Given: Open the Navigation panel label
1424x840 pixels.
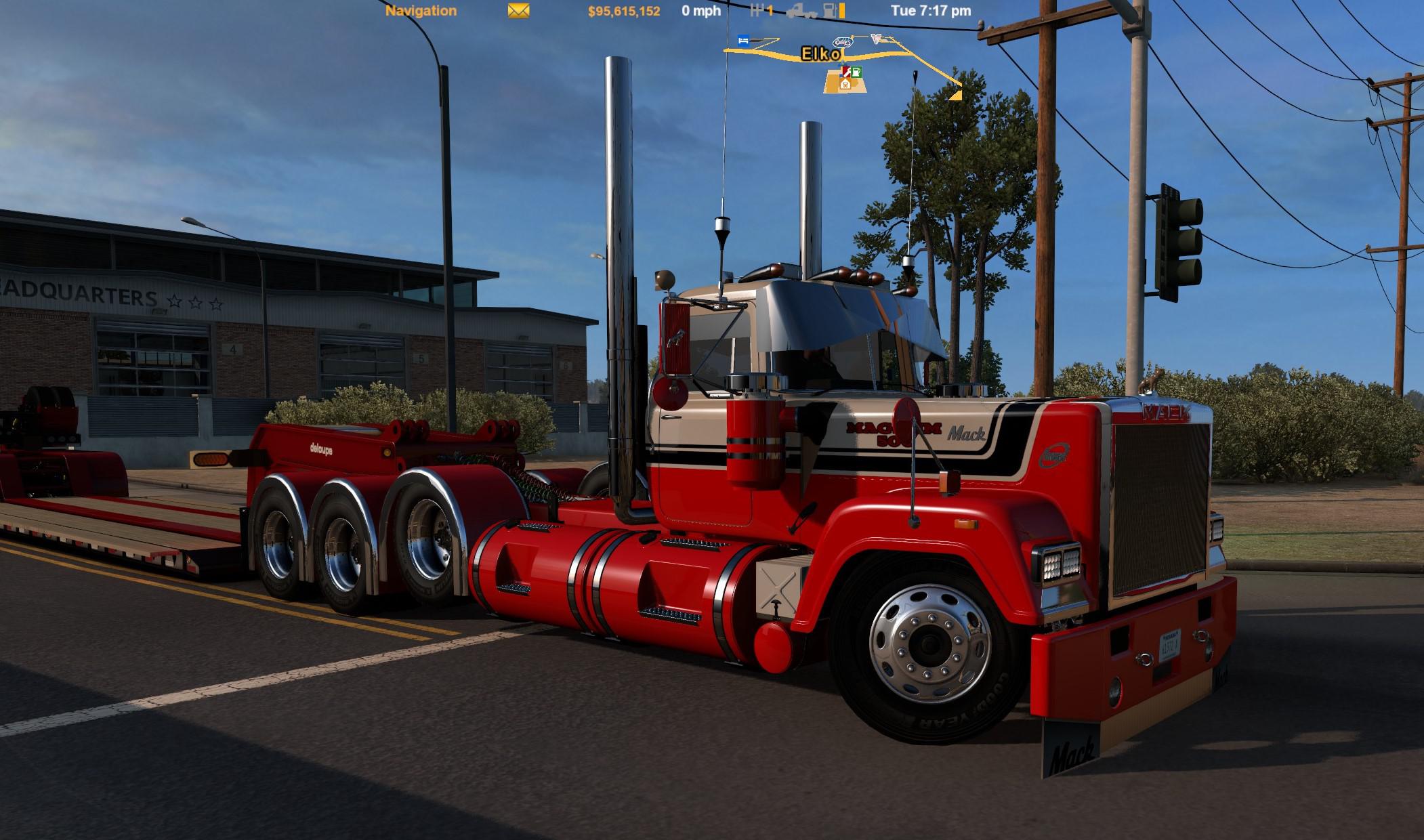Looking at the screenshot, I should (x=421, y=11).
